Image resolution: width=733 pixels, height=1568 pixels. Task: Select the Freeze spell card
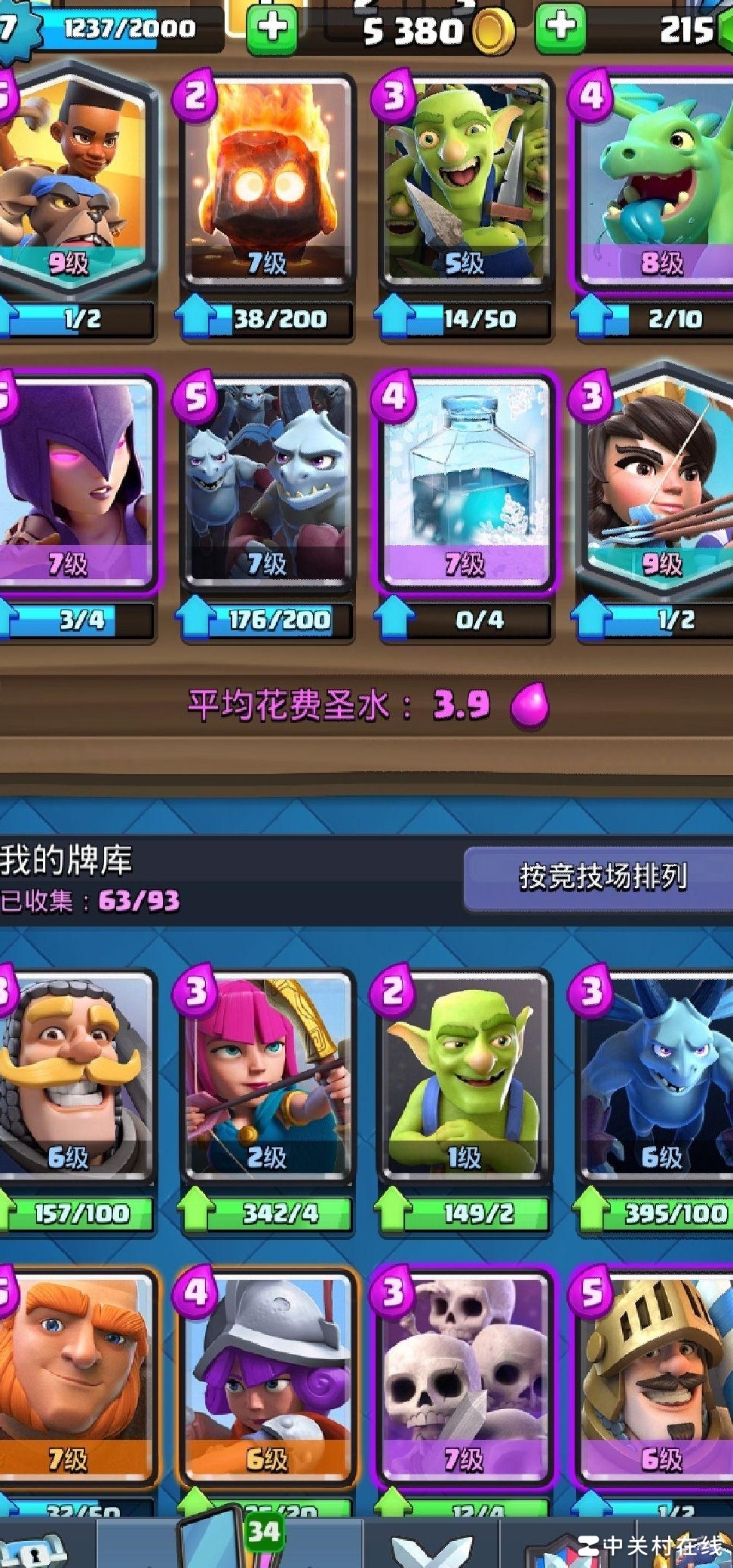(x=465, y=482)
